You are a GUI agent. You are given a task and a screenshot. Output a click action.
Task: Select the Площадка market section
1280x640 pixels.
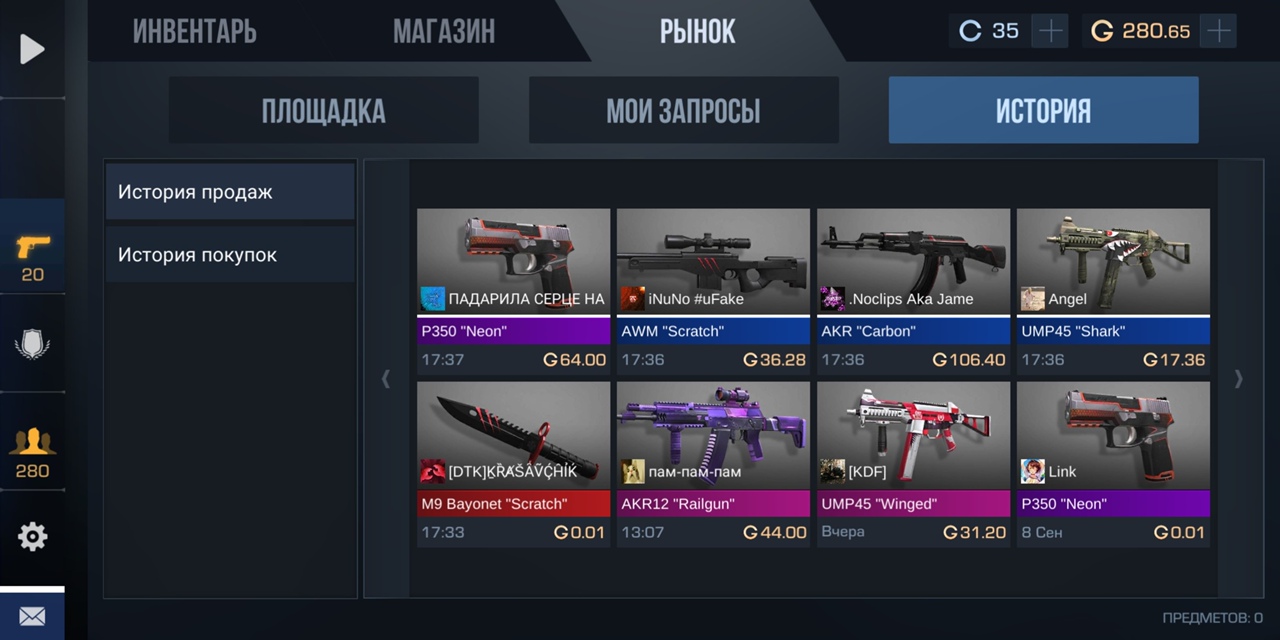coord(323,111)
